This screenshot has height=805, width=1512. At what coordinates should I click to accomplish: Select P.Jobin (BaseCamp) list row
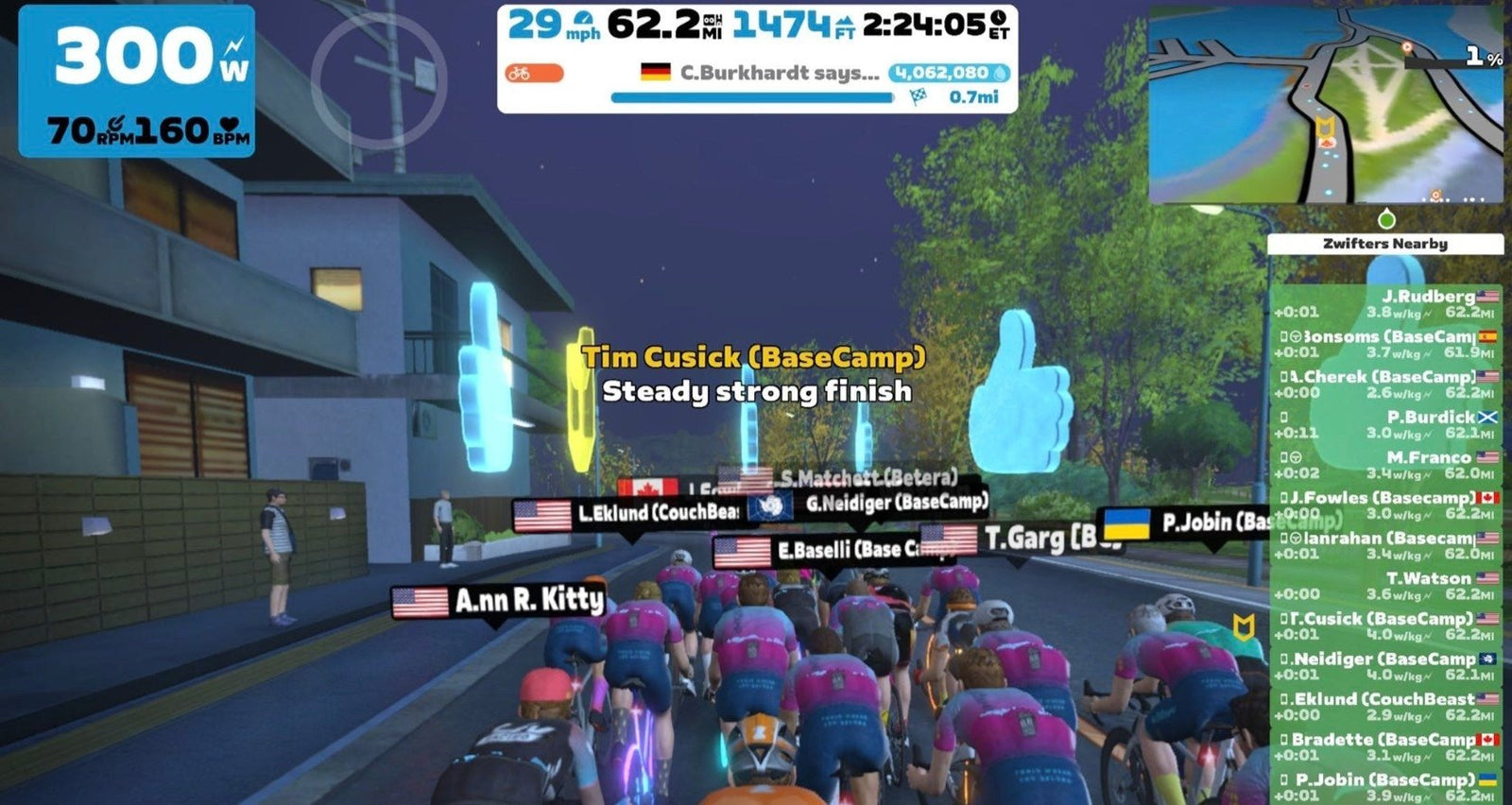pyautogui.click(x=1386, y=786)
